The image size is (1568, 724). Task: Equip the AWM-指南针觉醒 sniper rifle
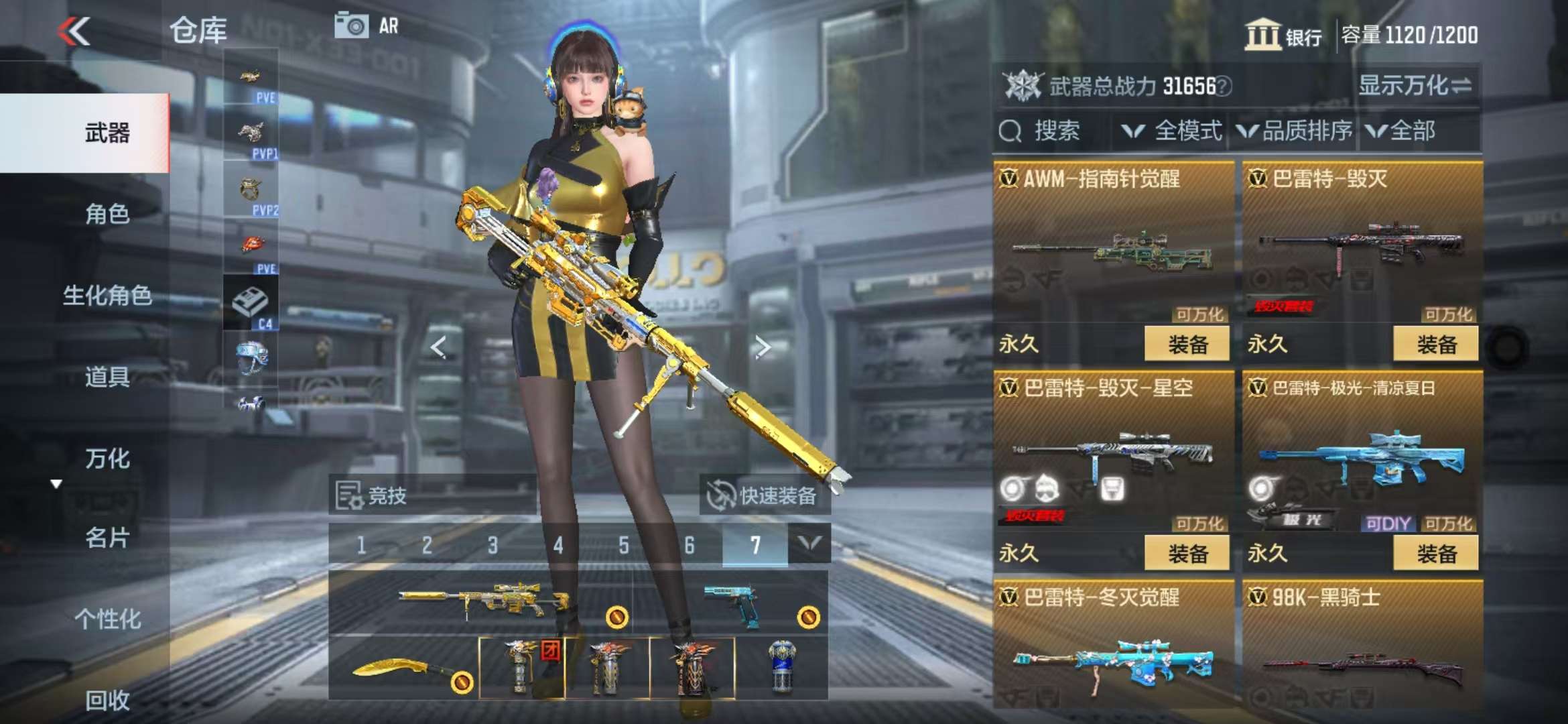click(1187, 345)
